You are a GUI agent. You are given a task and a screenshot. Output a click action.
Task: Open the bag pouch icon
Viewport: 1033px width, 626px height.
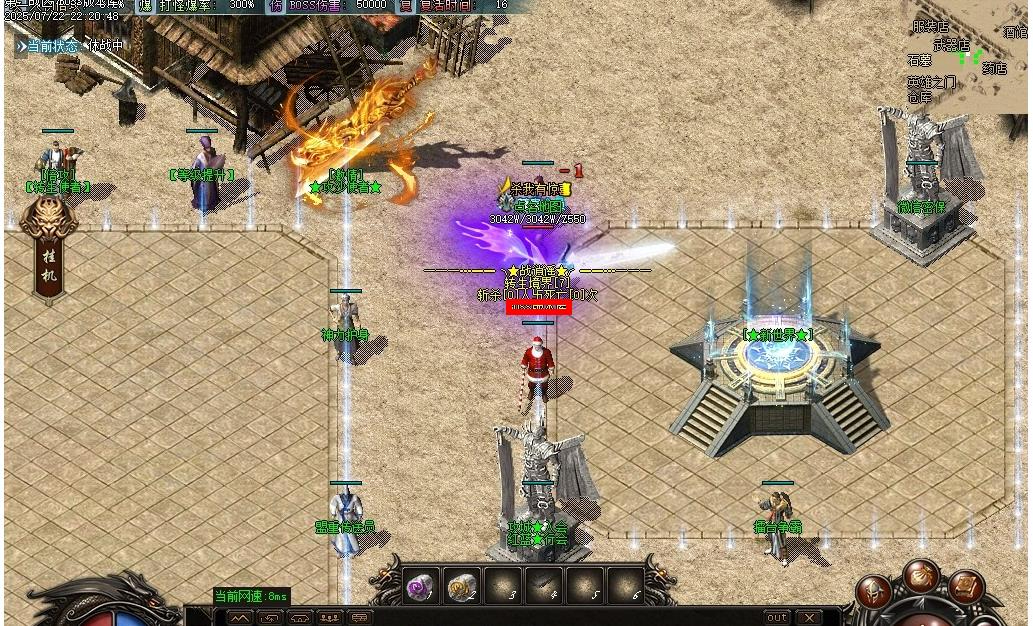[919, 576]
